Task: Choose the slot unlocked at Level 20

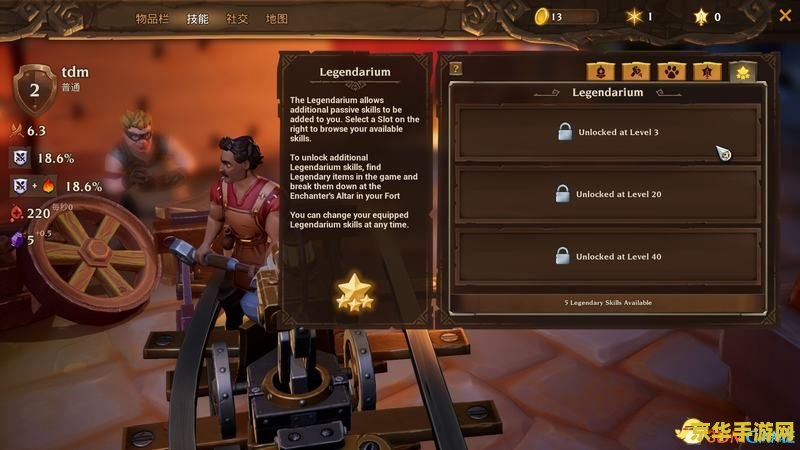Action: (x=608, y=194)
